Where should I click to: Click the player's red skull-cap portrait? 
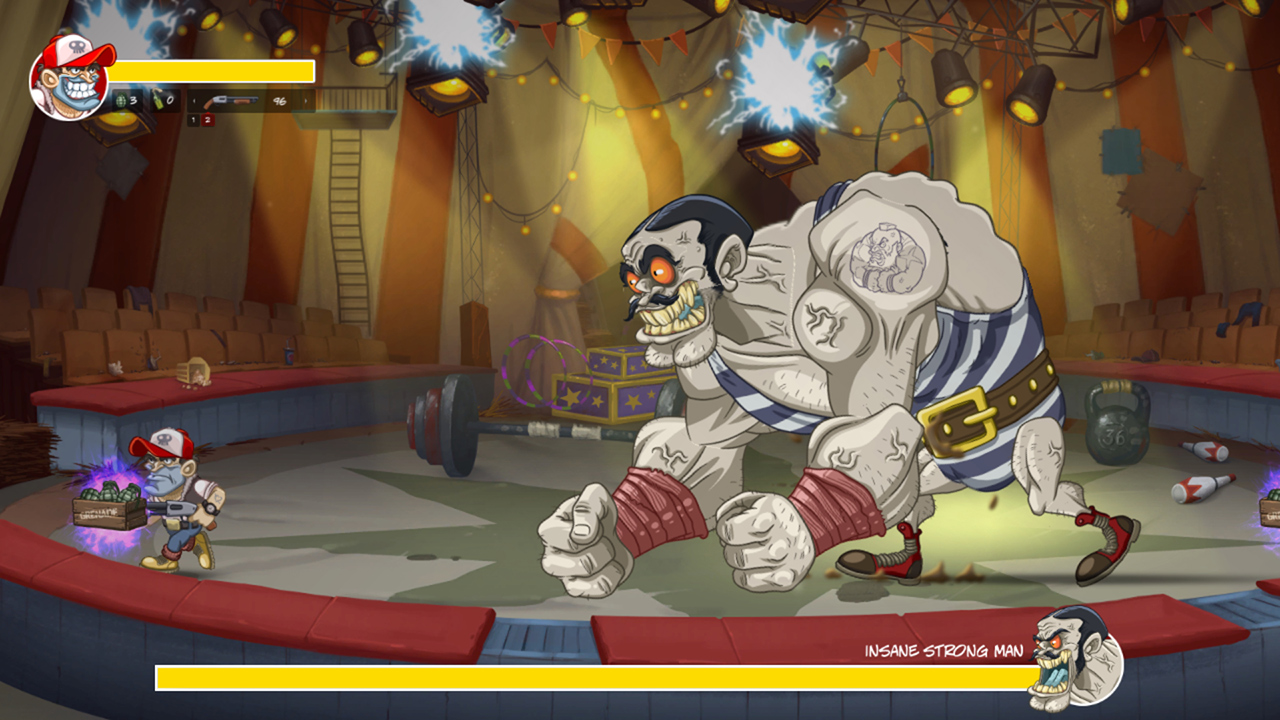click(x=70, y=75)
